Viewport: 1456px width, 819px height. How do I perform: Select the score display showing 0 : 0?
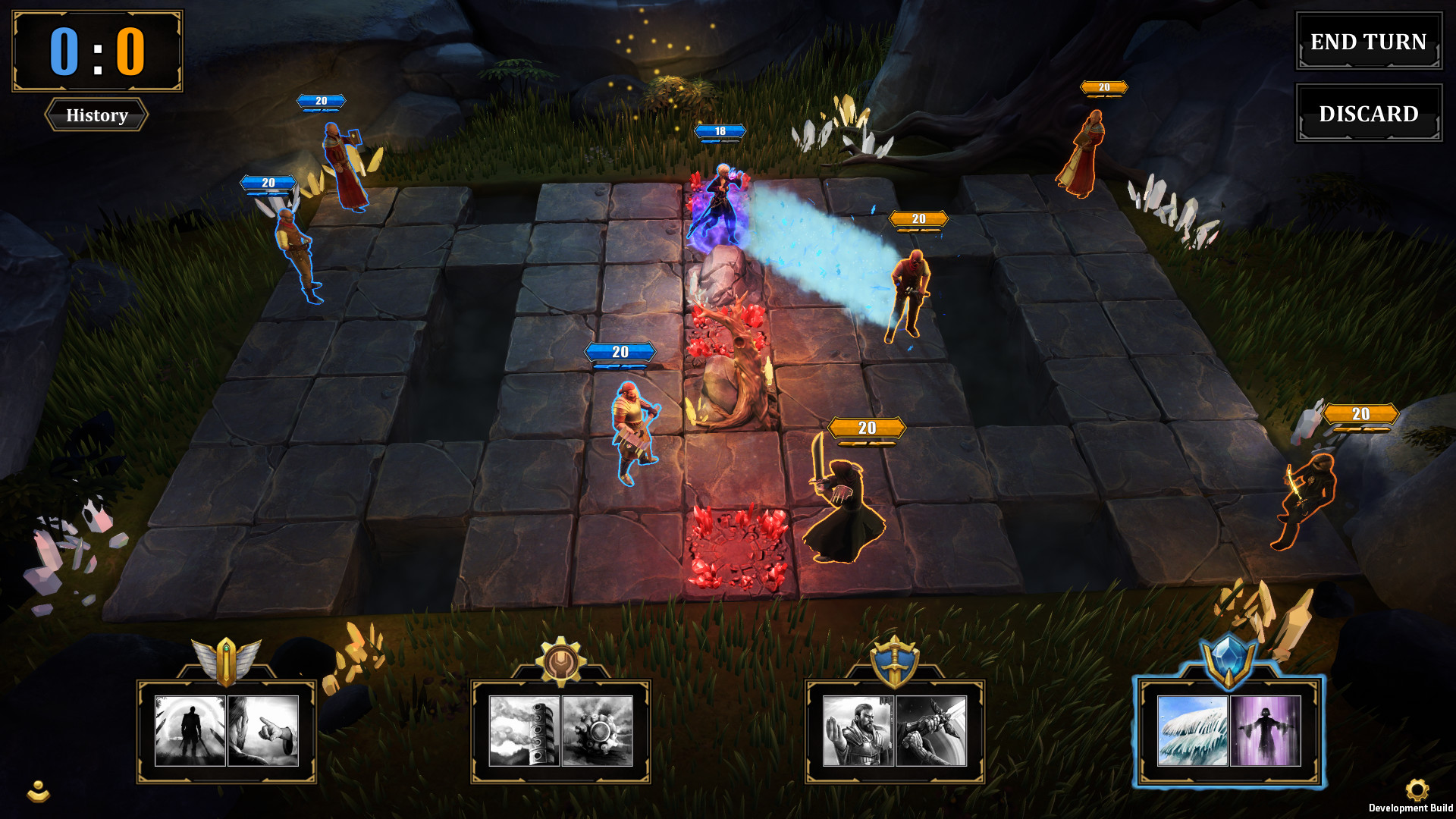[x=97, y=52]
